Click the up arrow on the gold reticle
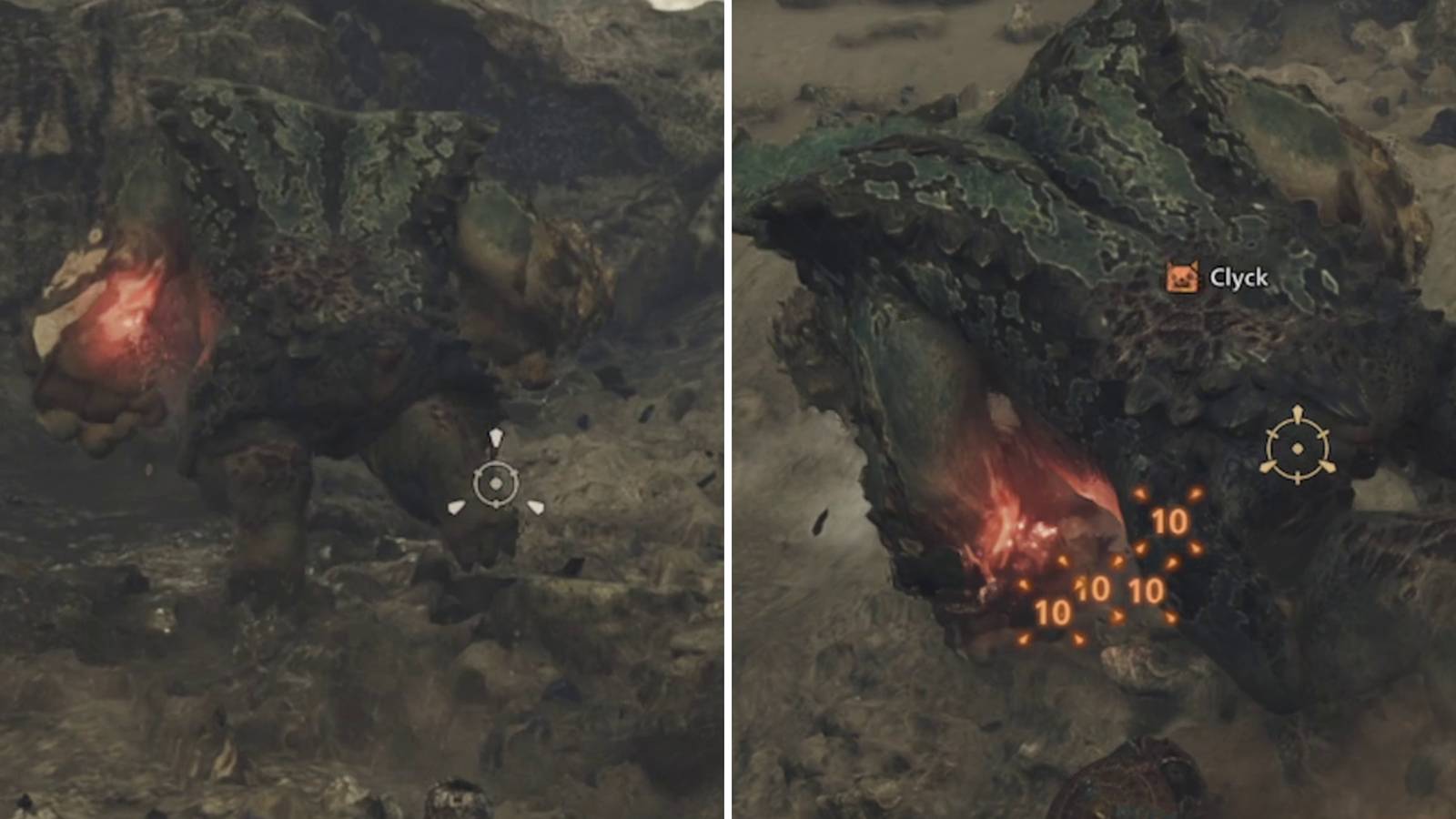Image resolution: width=1456 pixels, height=819 pixels. coord(1297,411)
